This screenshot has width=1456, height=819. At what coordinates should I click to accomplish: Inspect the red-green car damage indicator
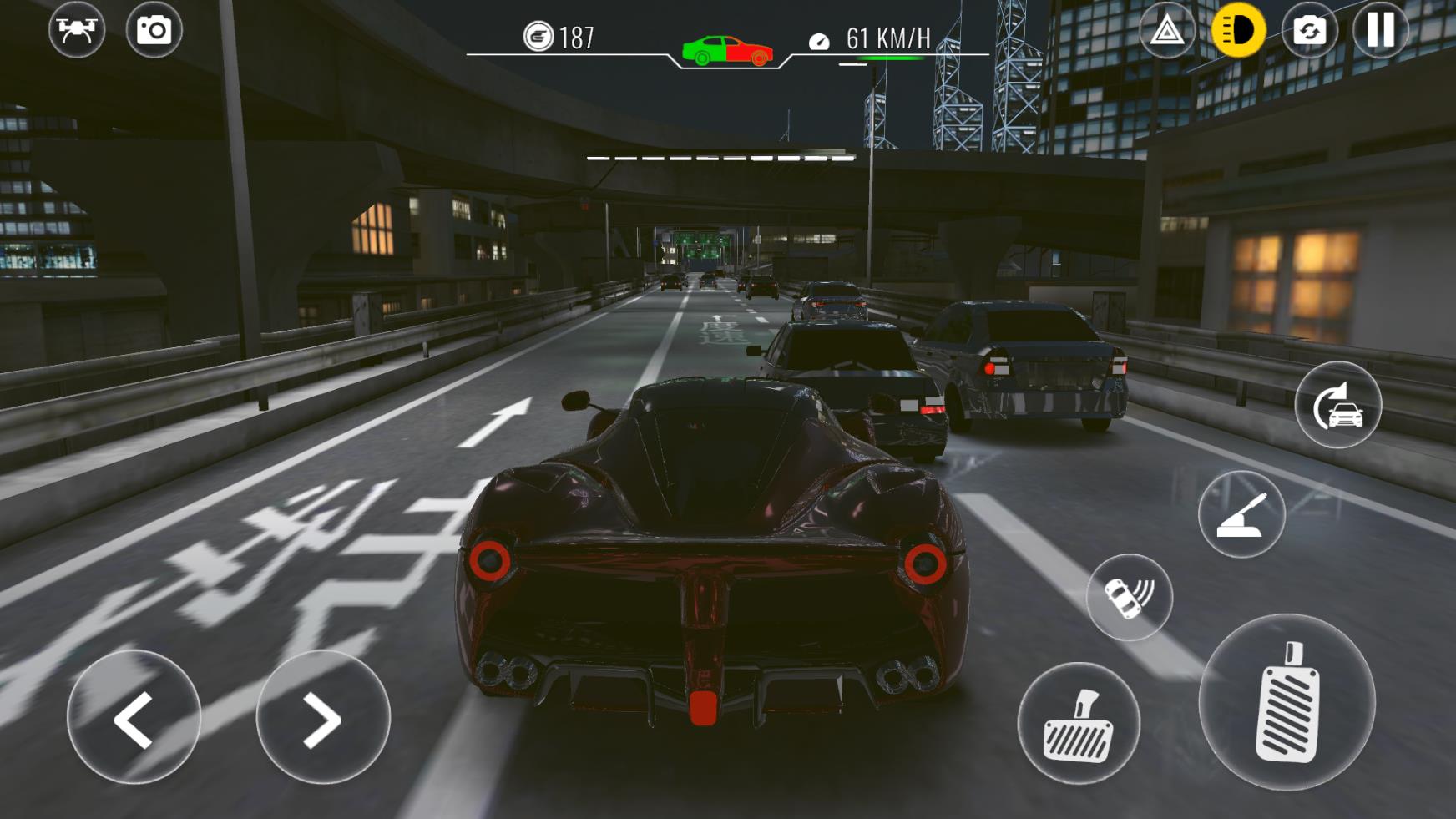(726, 43)
